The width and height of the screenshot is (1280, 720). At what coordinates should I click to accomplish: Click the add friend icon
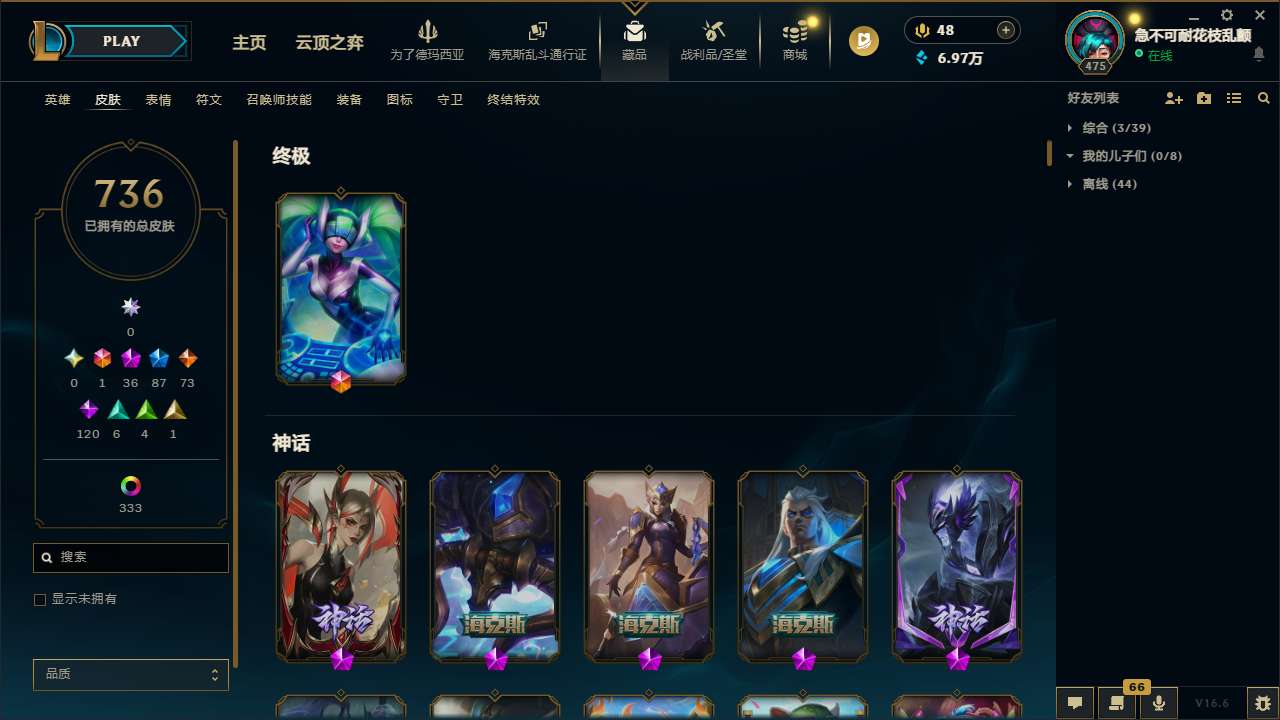(x=1174, y=98)
